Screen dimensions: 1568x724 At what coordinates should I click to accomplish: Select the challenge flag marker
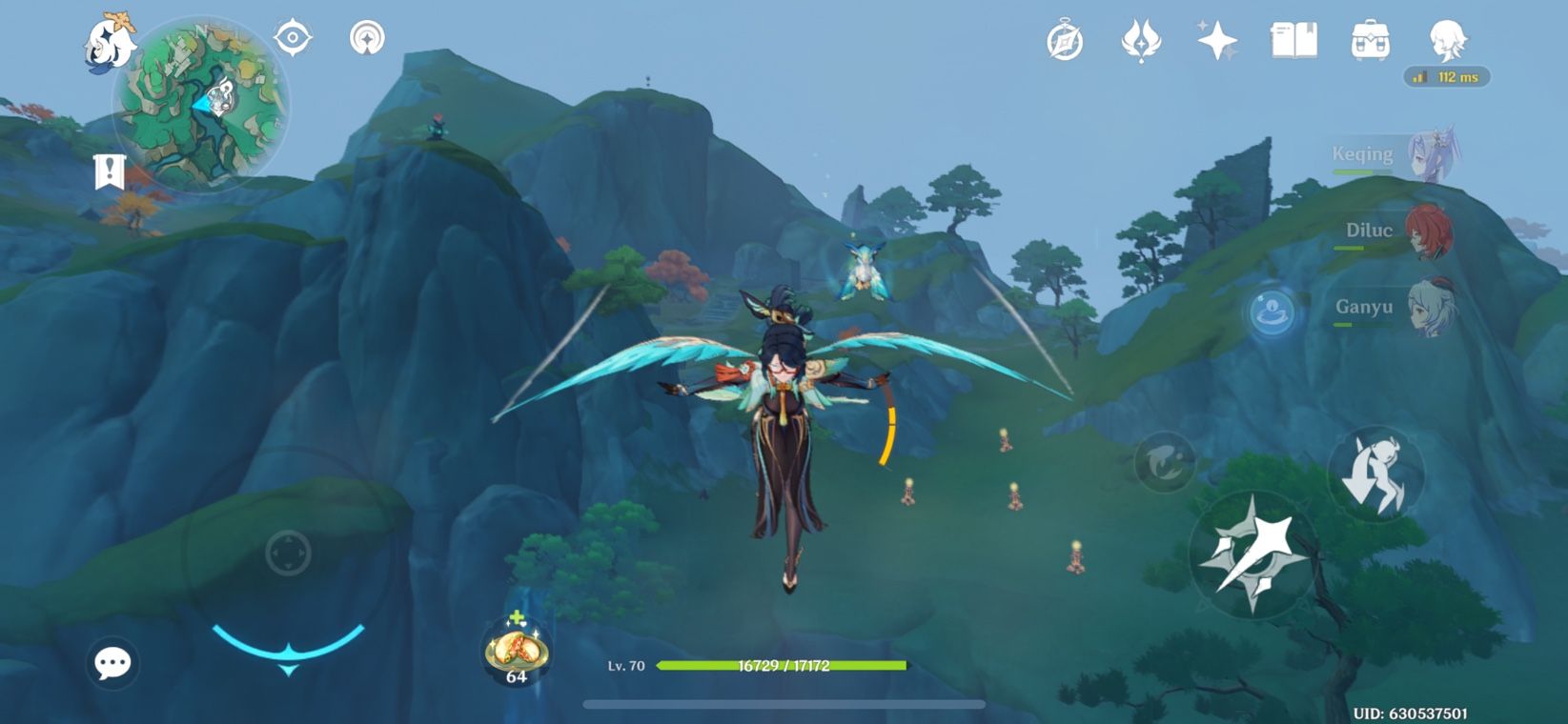click(x=110, y=171)
